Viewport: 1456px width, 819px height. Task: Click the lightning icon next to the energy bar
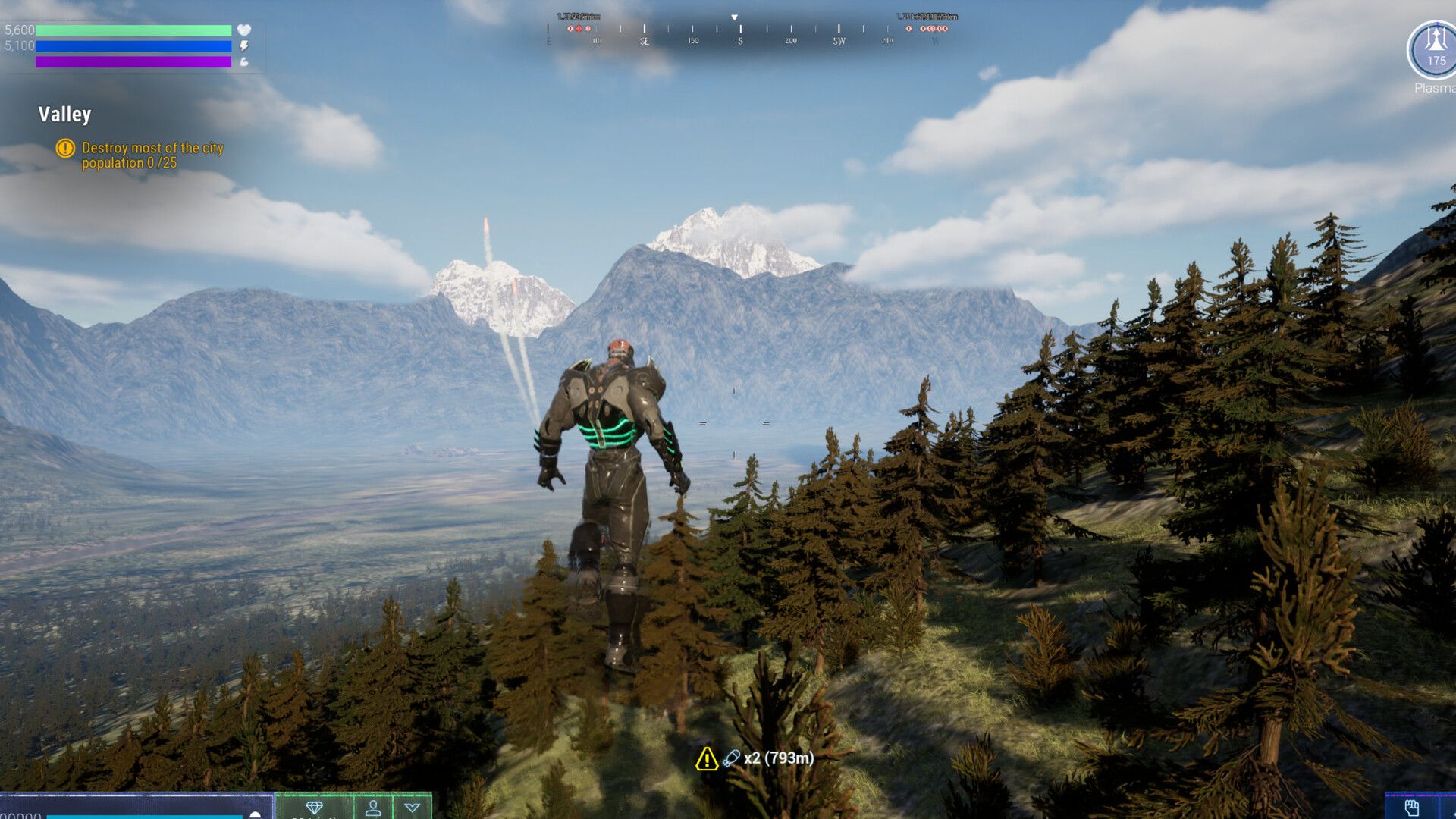pyautogui.click(x=243, y=46)
